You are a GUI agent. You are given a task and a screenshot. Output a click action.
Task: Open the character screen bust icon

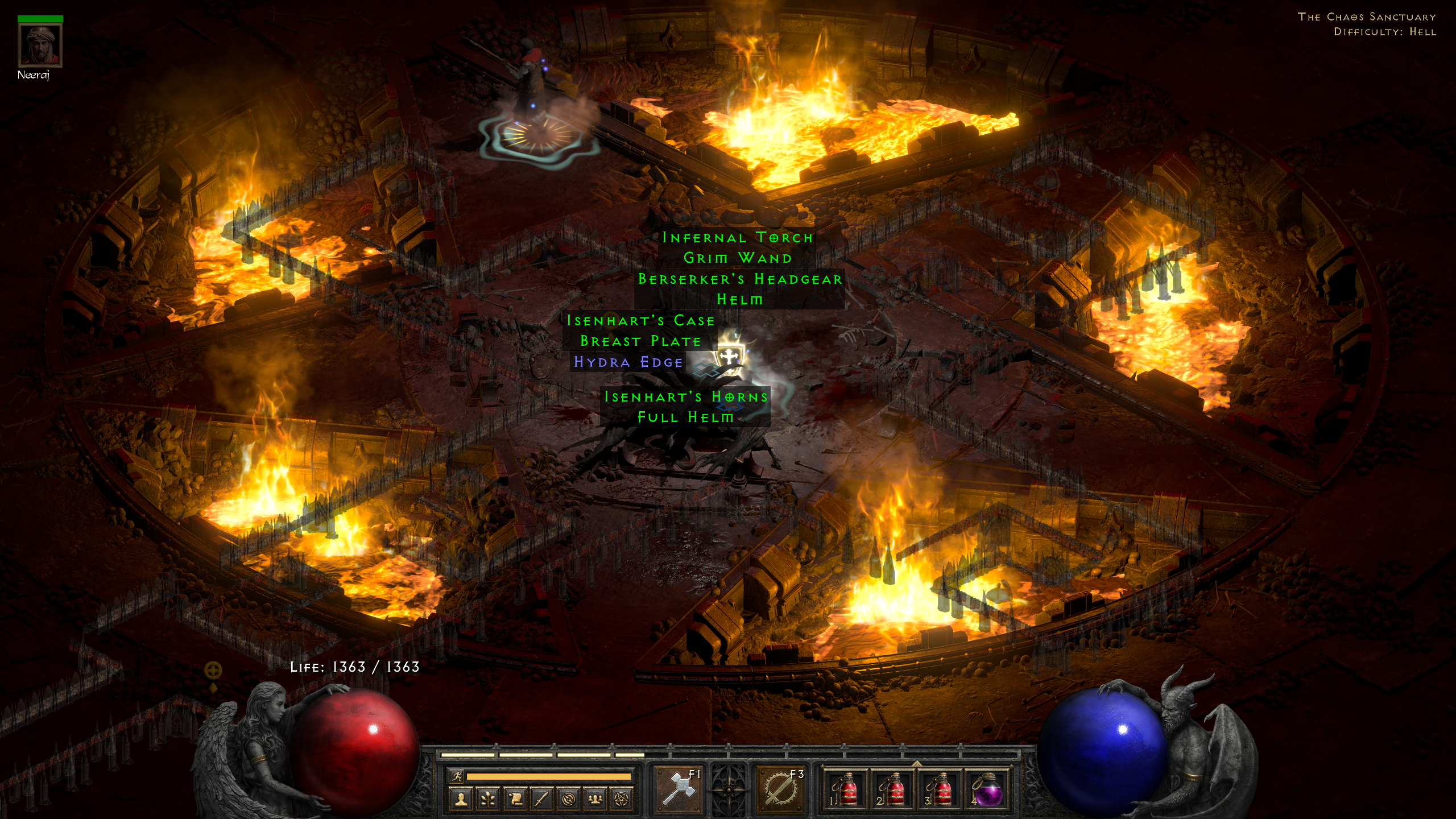(461, 799)
